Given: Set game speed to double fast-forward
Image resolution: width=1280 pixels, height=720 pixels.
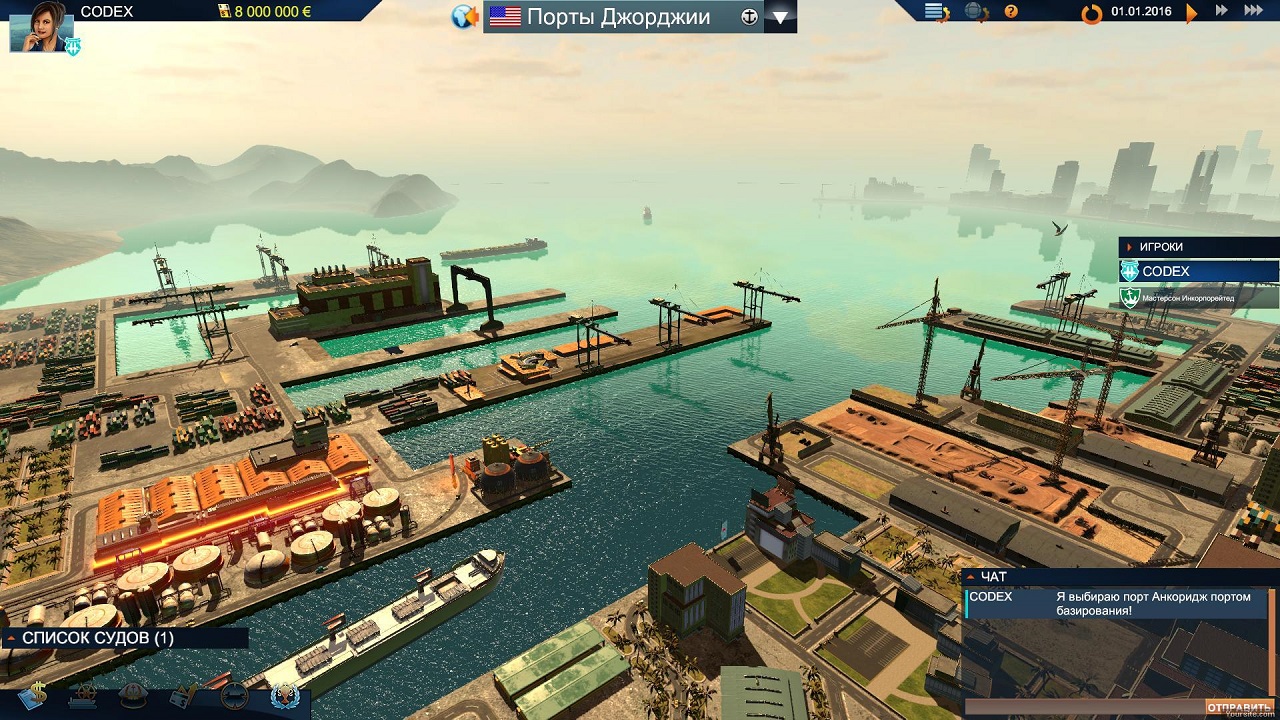Looking at the screenshot, I should [1221, 11].
